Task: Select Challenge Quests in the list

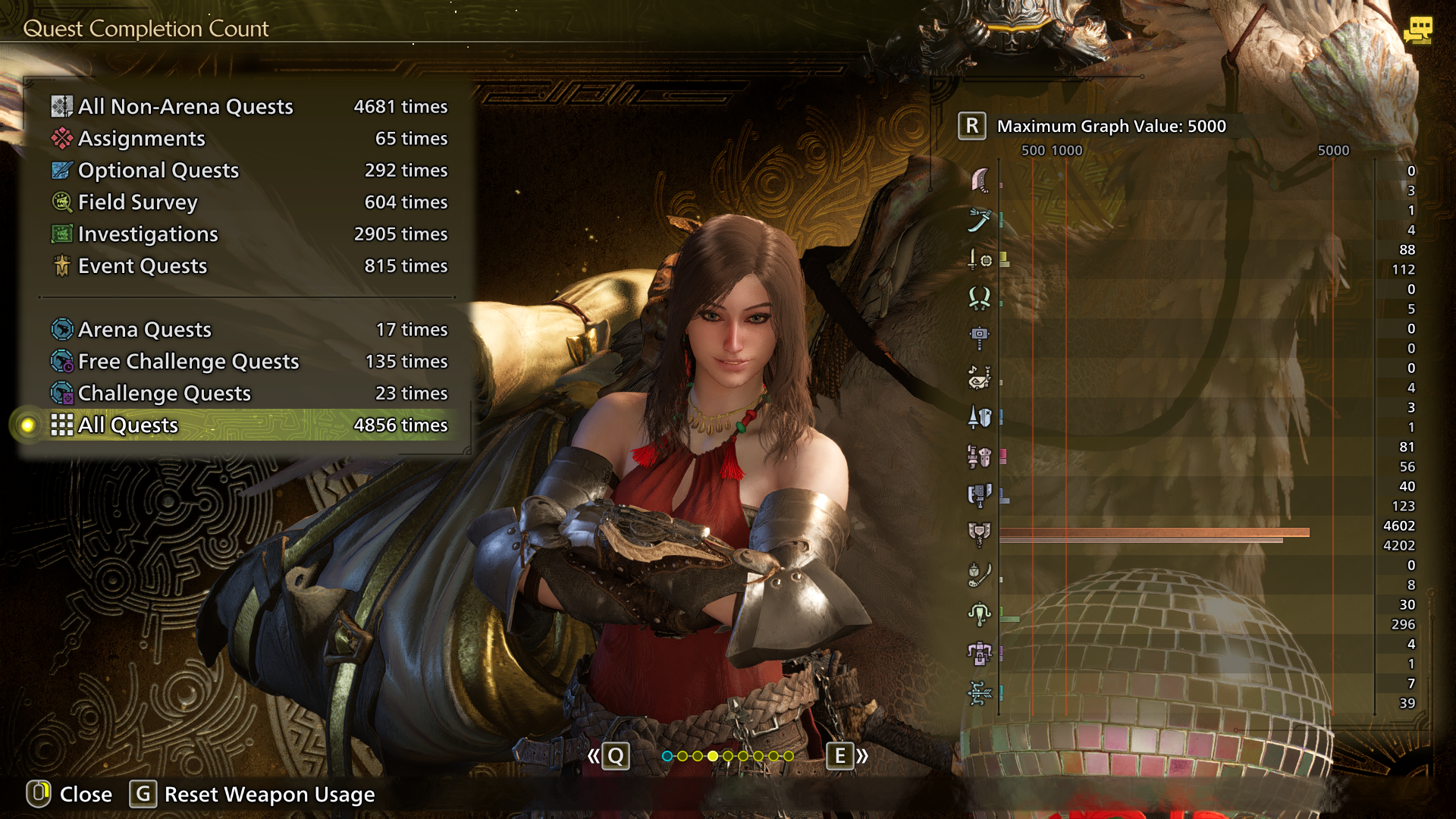Action: 249,394
